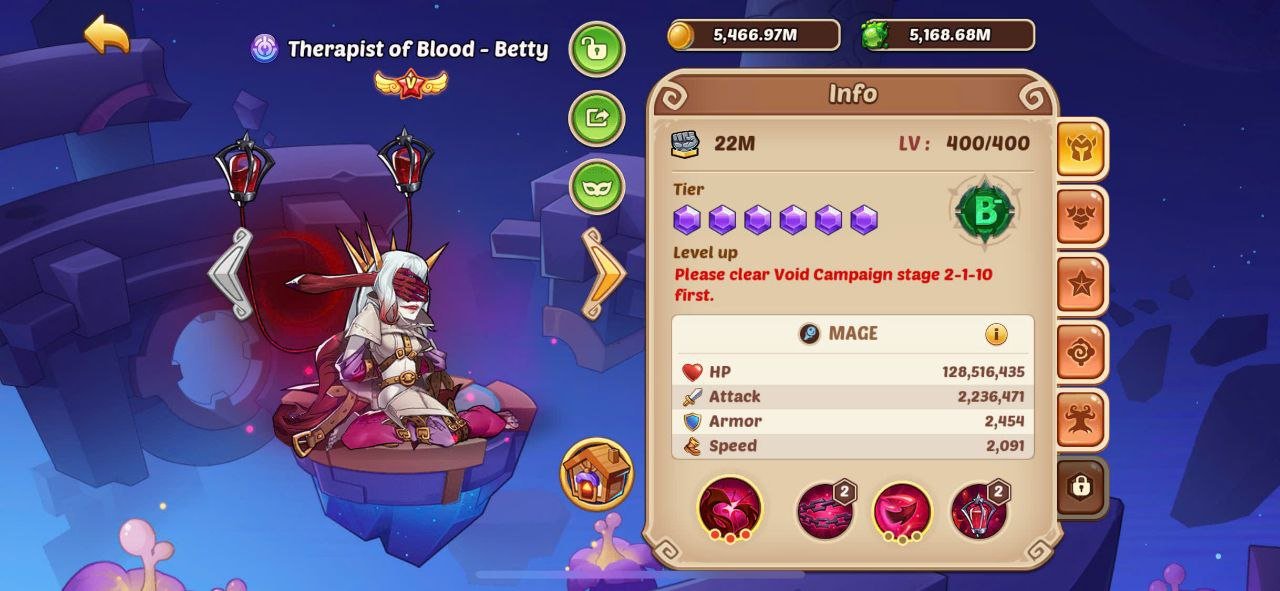The image size is (1280, 591).
Task: View the heart skill icon
Action: pyautogui.click(x=730, y=507)
